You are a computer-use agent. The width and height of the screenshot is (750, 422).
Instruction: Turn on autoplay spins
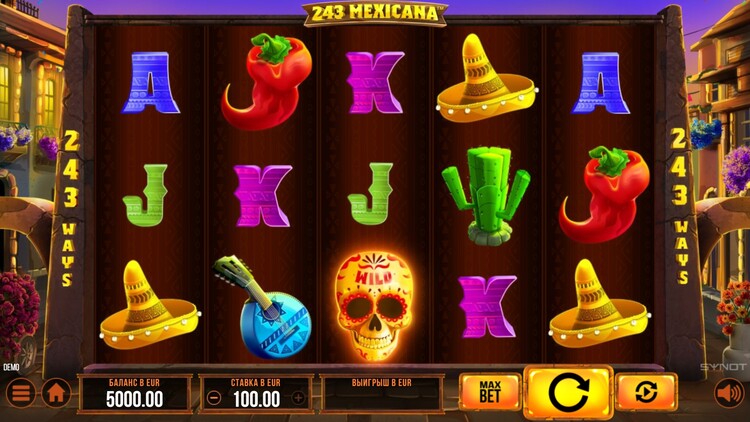tap(646, 392)
